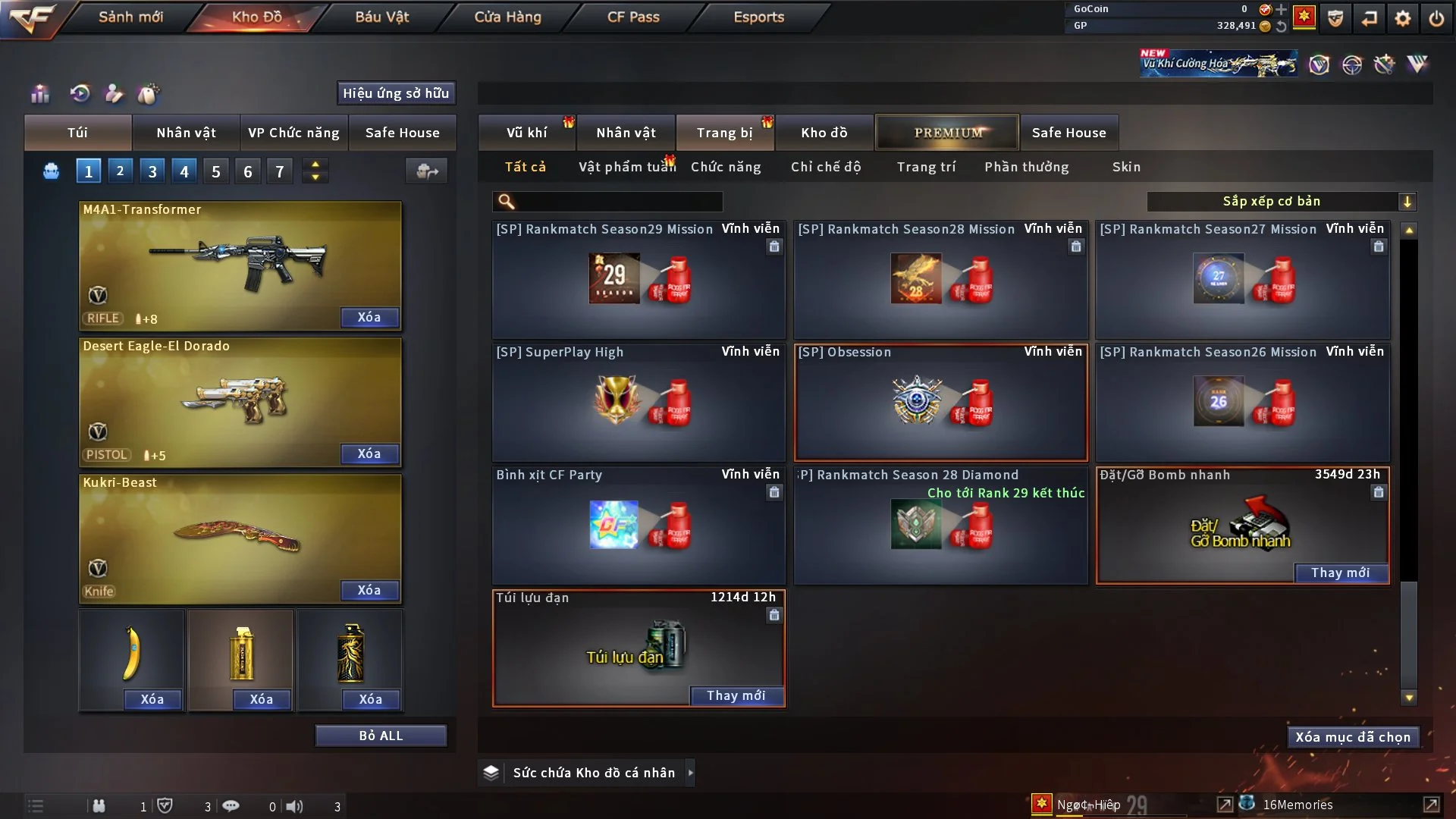Remove the M4A1-Transformer with its Xóa button
The image size is (1456, 819).
(369, 318)
